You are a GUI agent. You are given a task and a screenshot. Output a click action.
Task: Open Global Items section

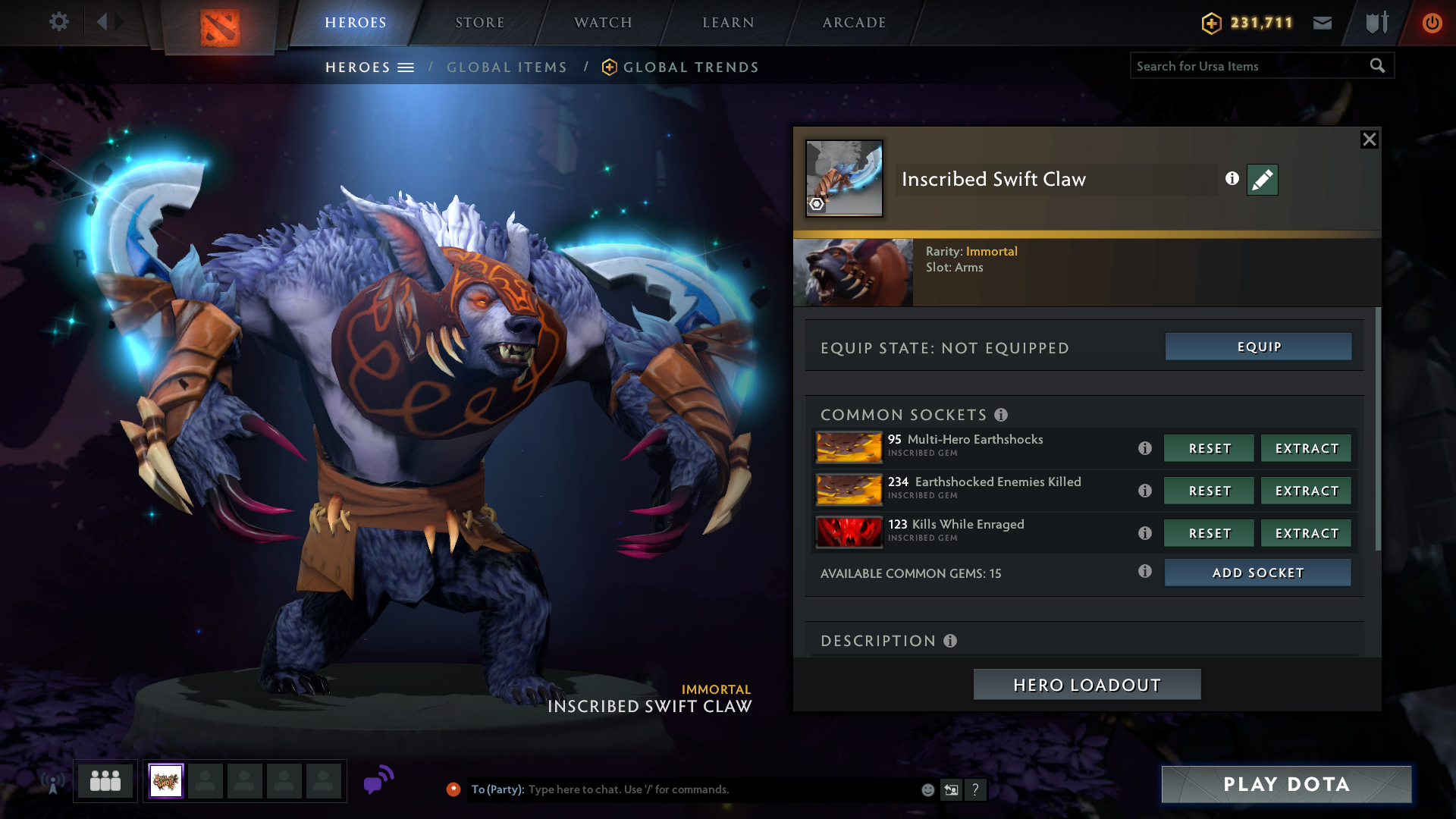coord(507,67)
